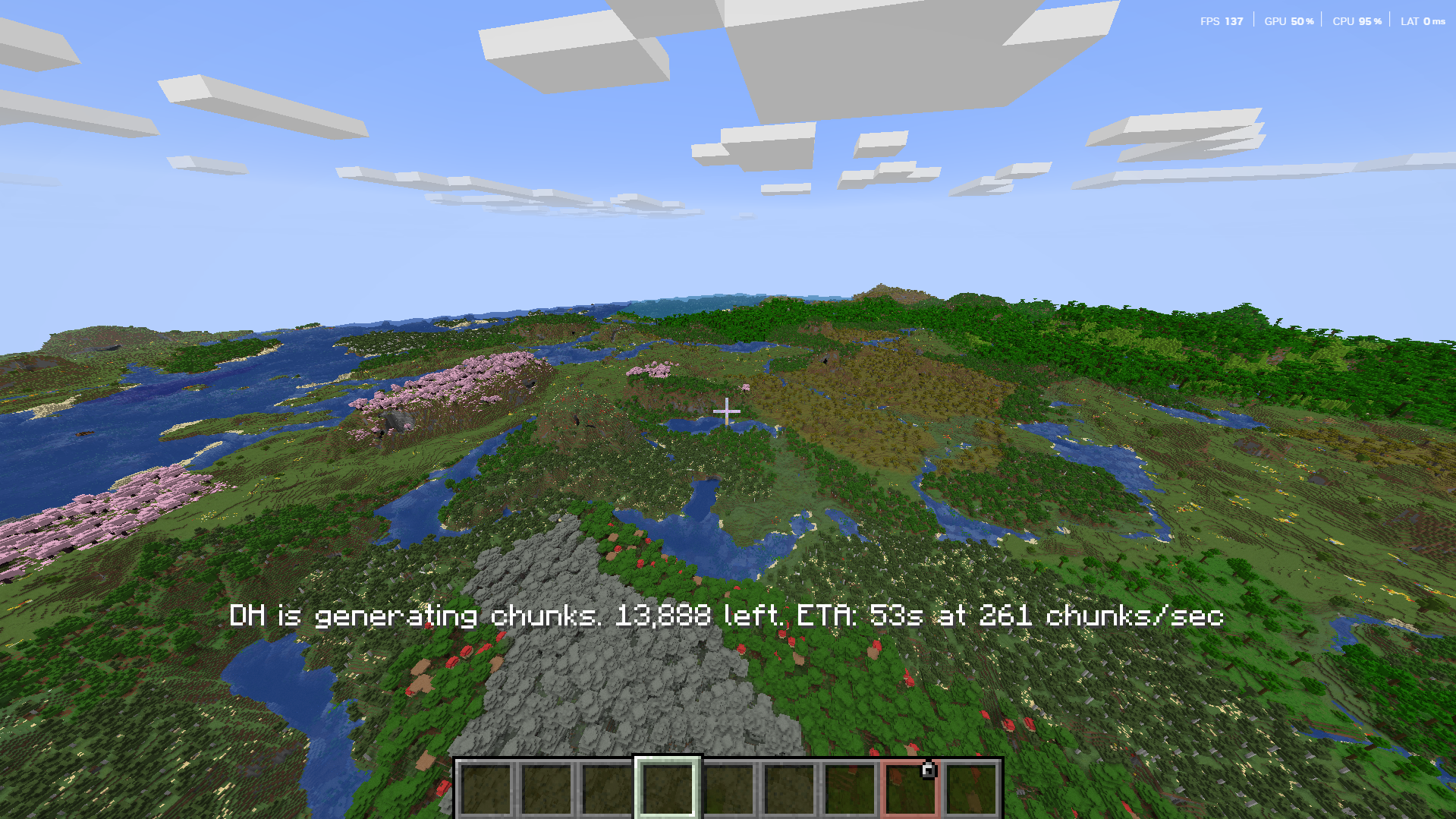1456x819 pixels.
Task: Click the crosshair at screen center
Action: (728, 410)
